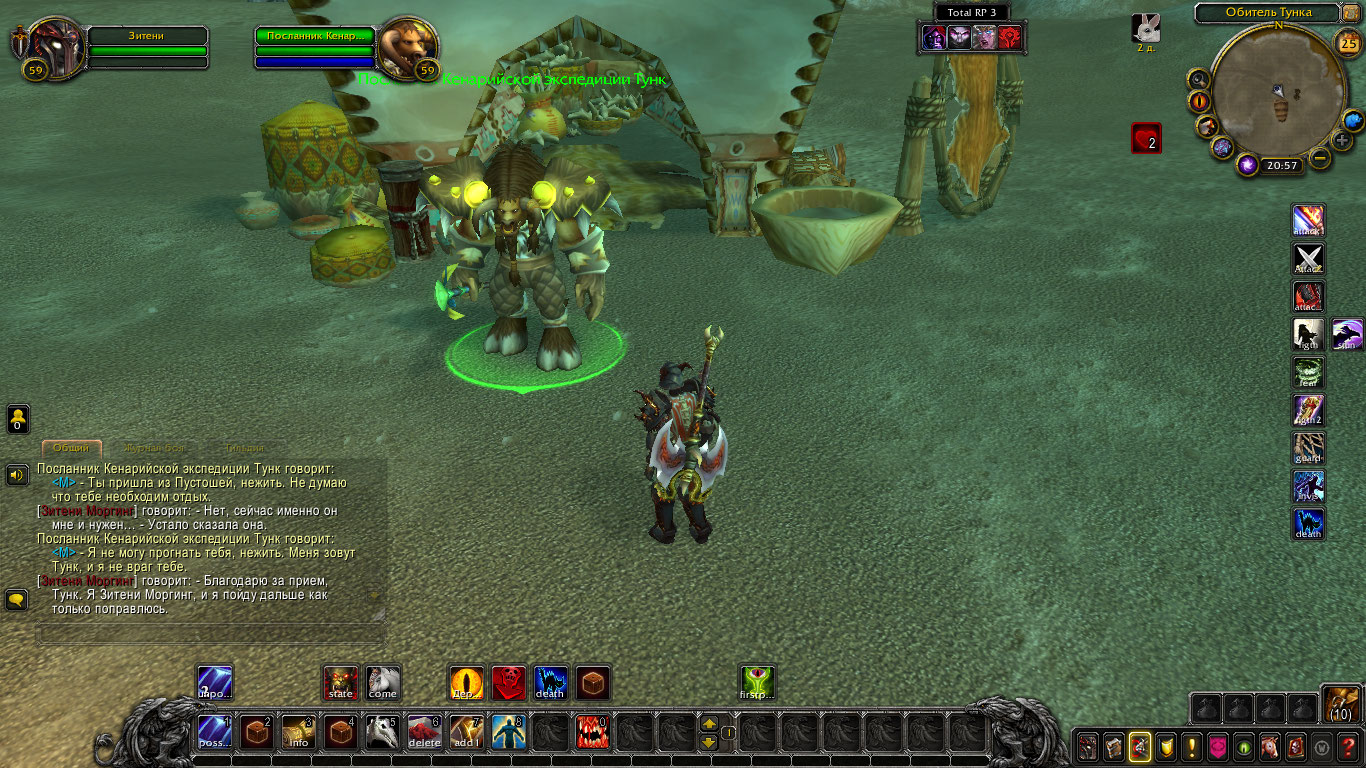Open the main backpack
1366x768 pixels.
(x=1340, y=705)
